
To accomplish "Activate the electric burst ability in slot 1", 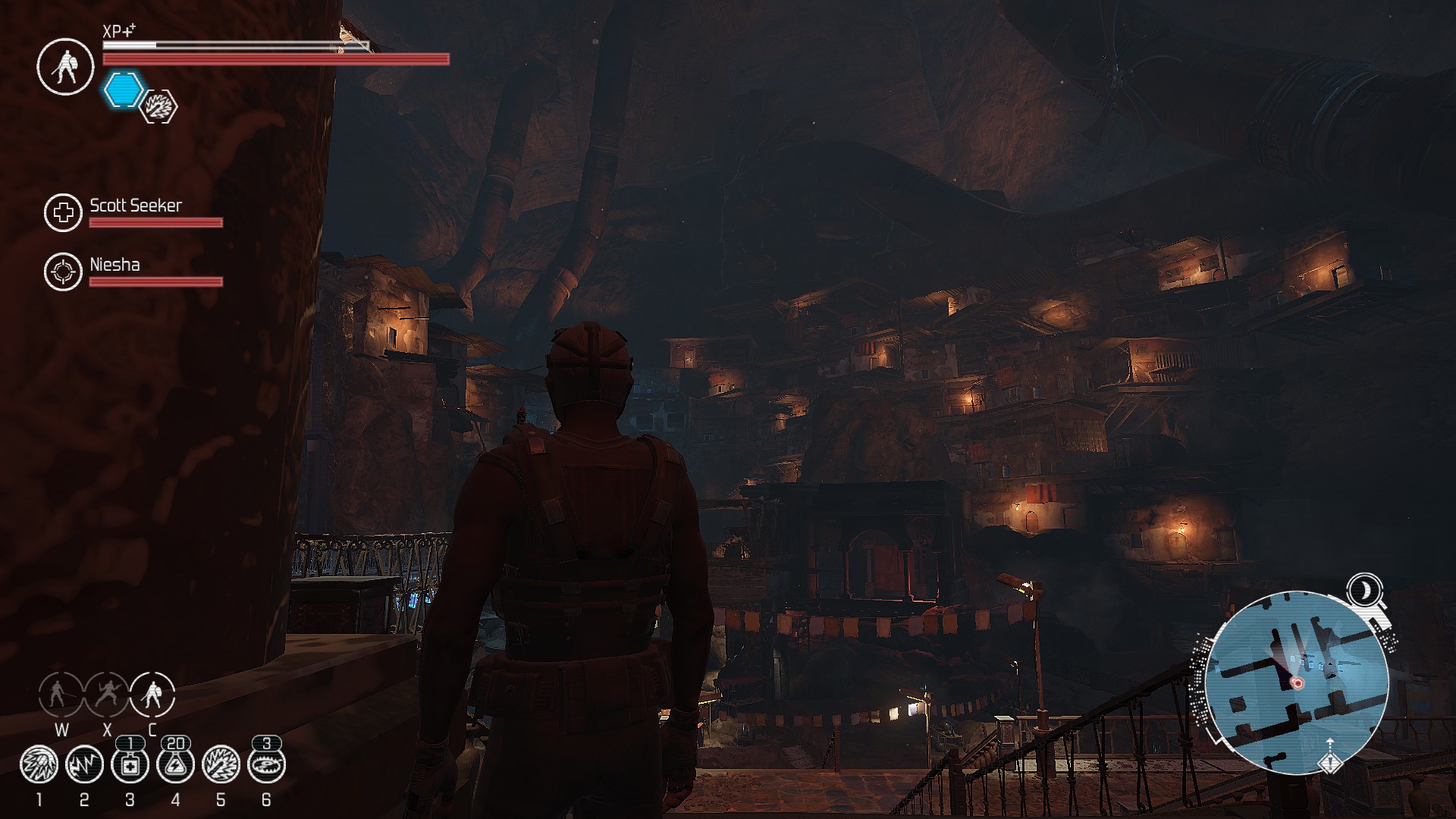I will point(39,765).
